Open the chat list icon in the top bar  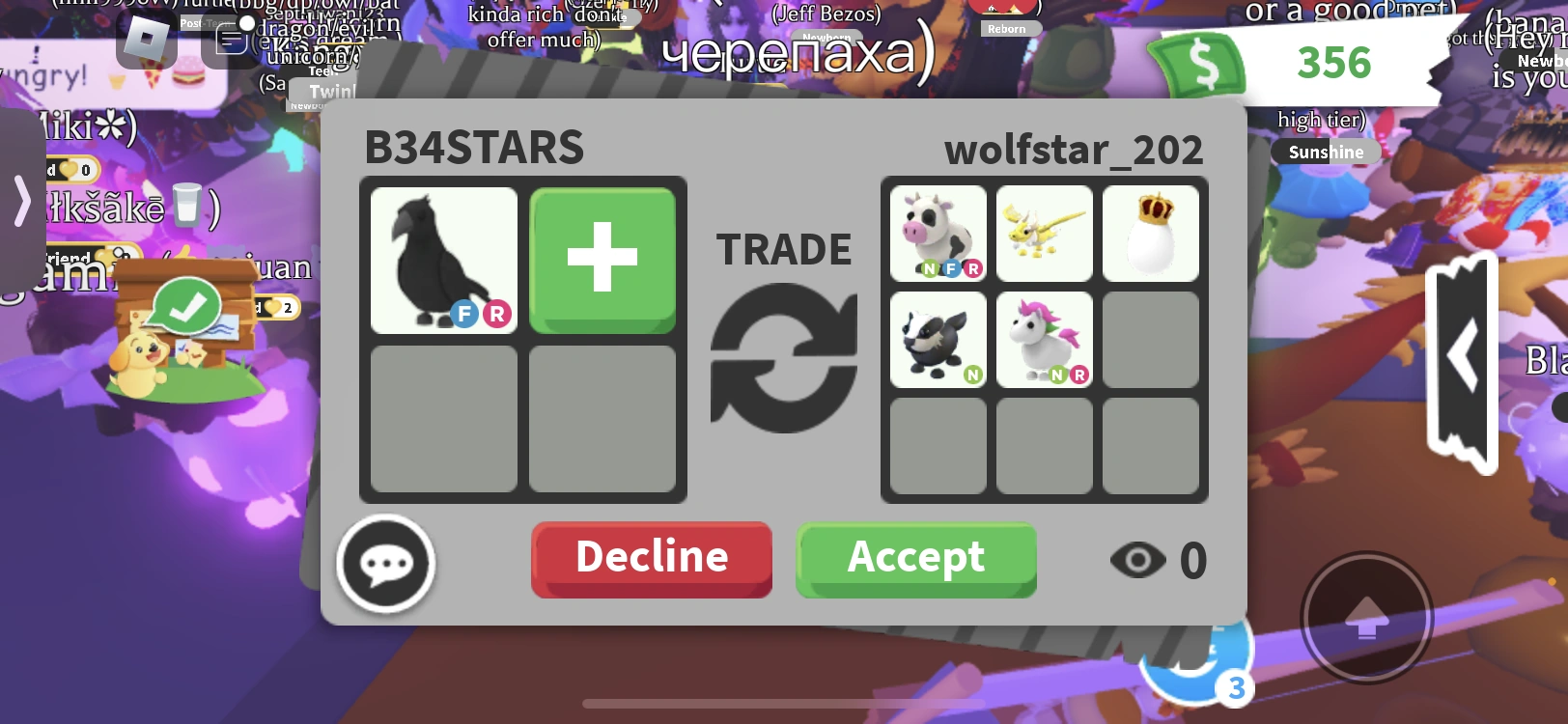229,40
